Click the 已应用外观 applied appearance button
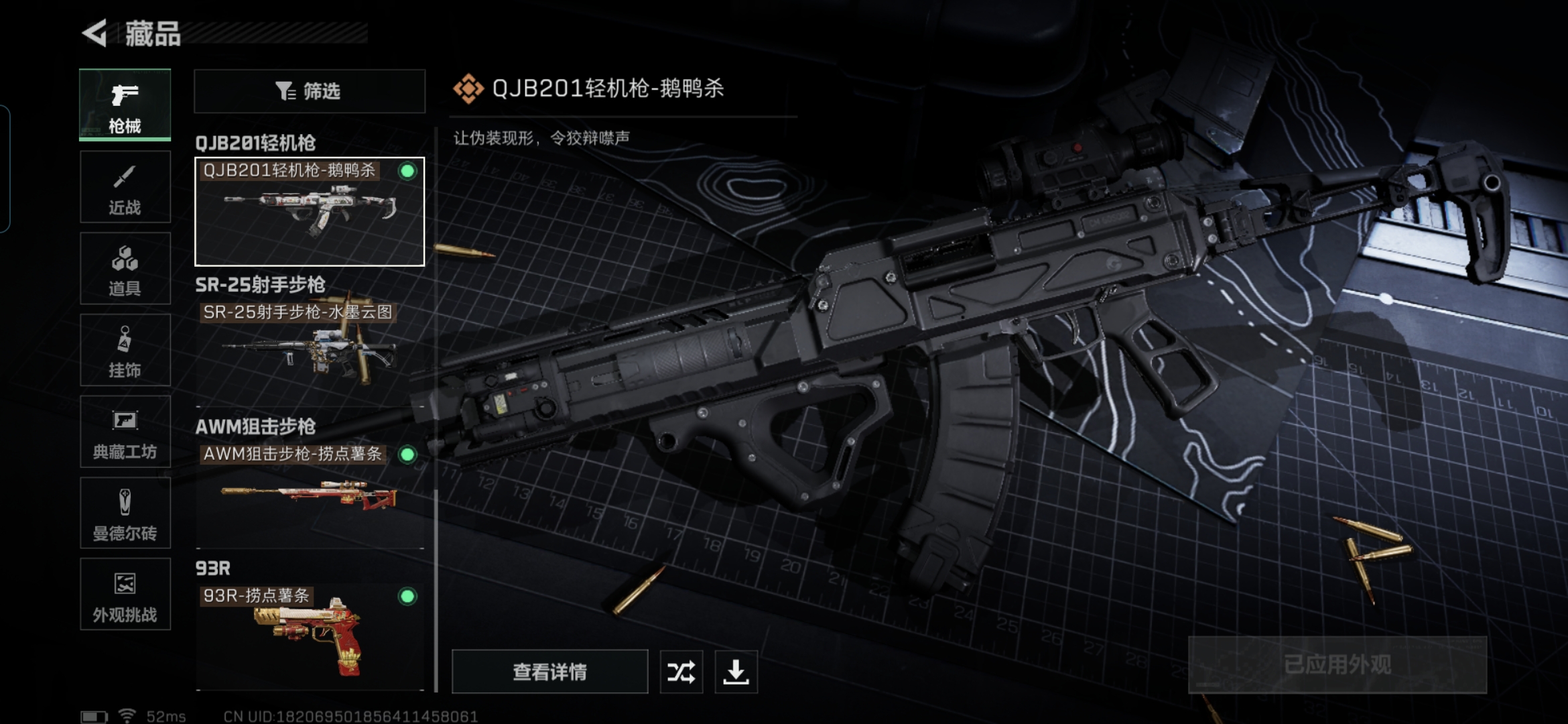Viewport: 1568px width, 724px height. (x=1337, y=664)
